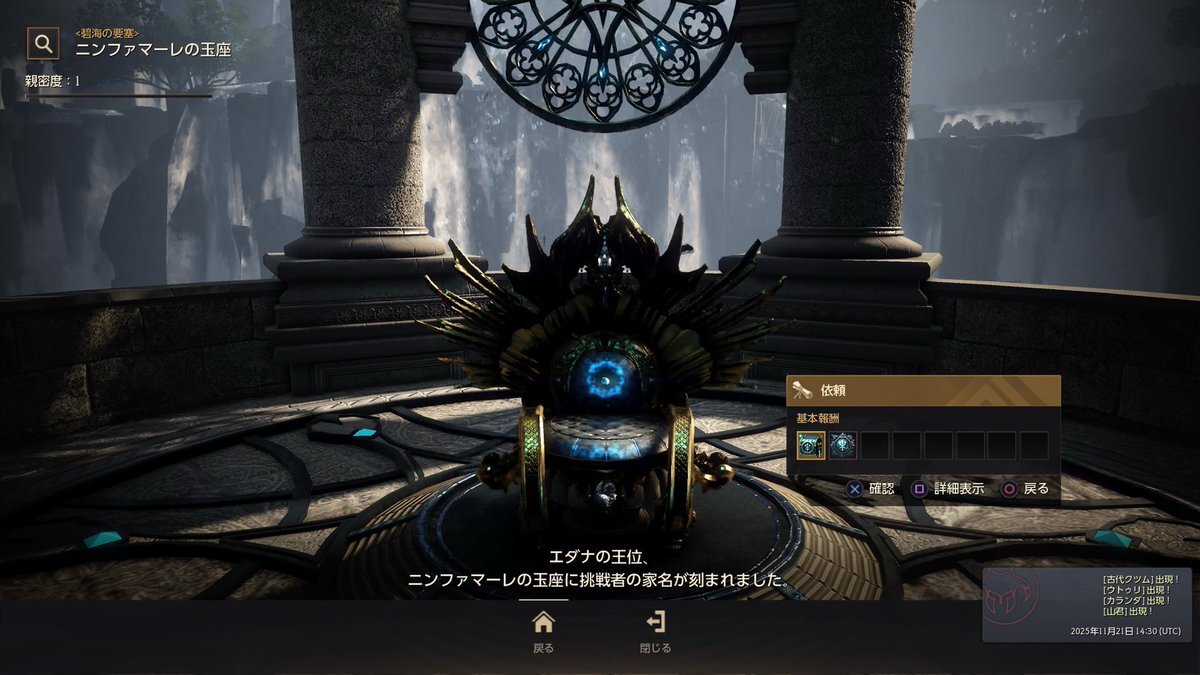1200x675 pixels.
Task: Close the dialogue with 閉じる button
Action: 656,631
